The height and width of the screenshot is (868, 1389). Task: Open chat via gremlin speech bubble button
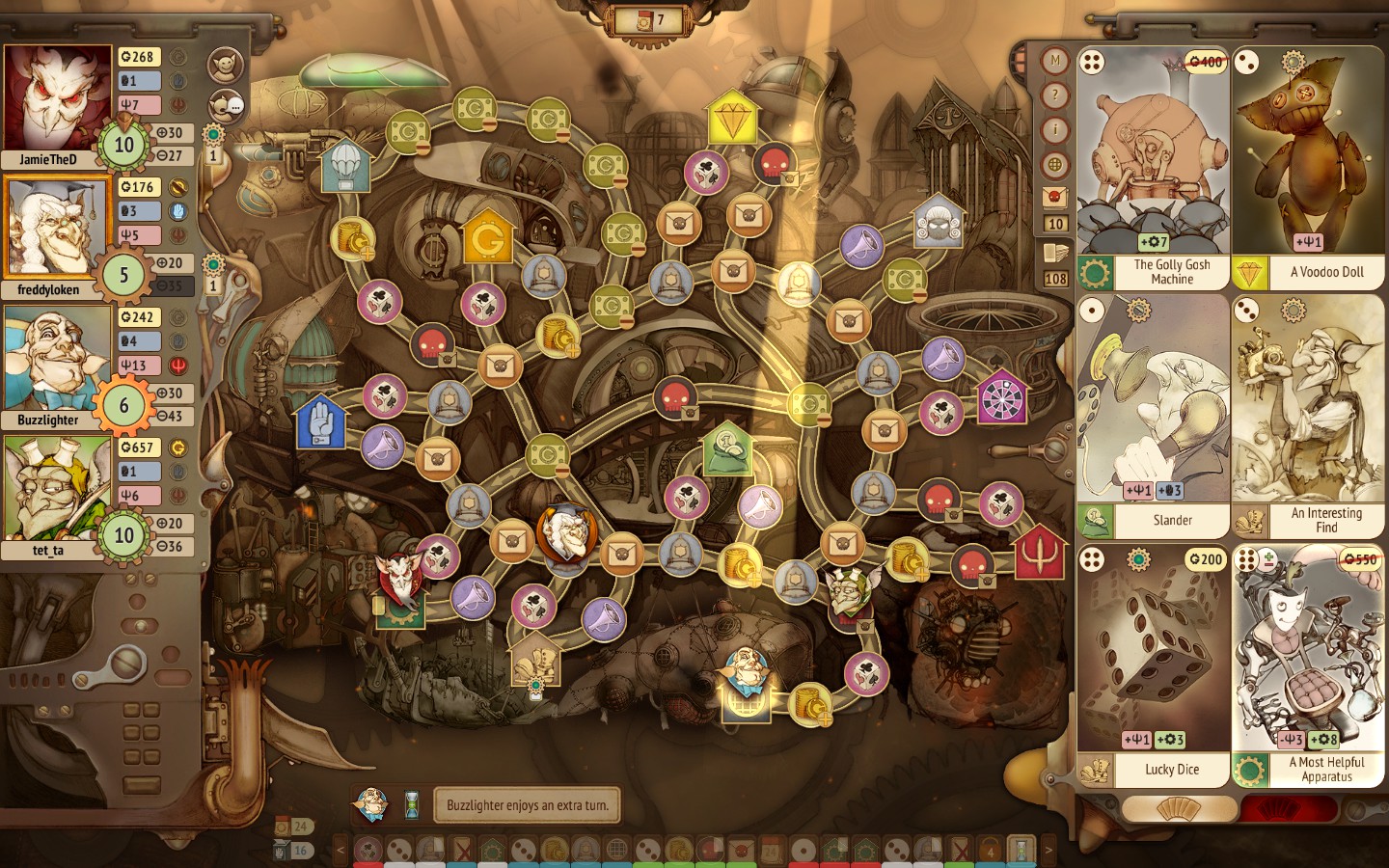pyautogui.click(x=226, y=104)
